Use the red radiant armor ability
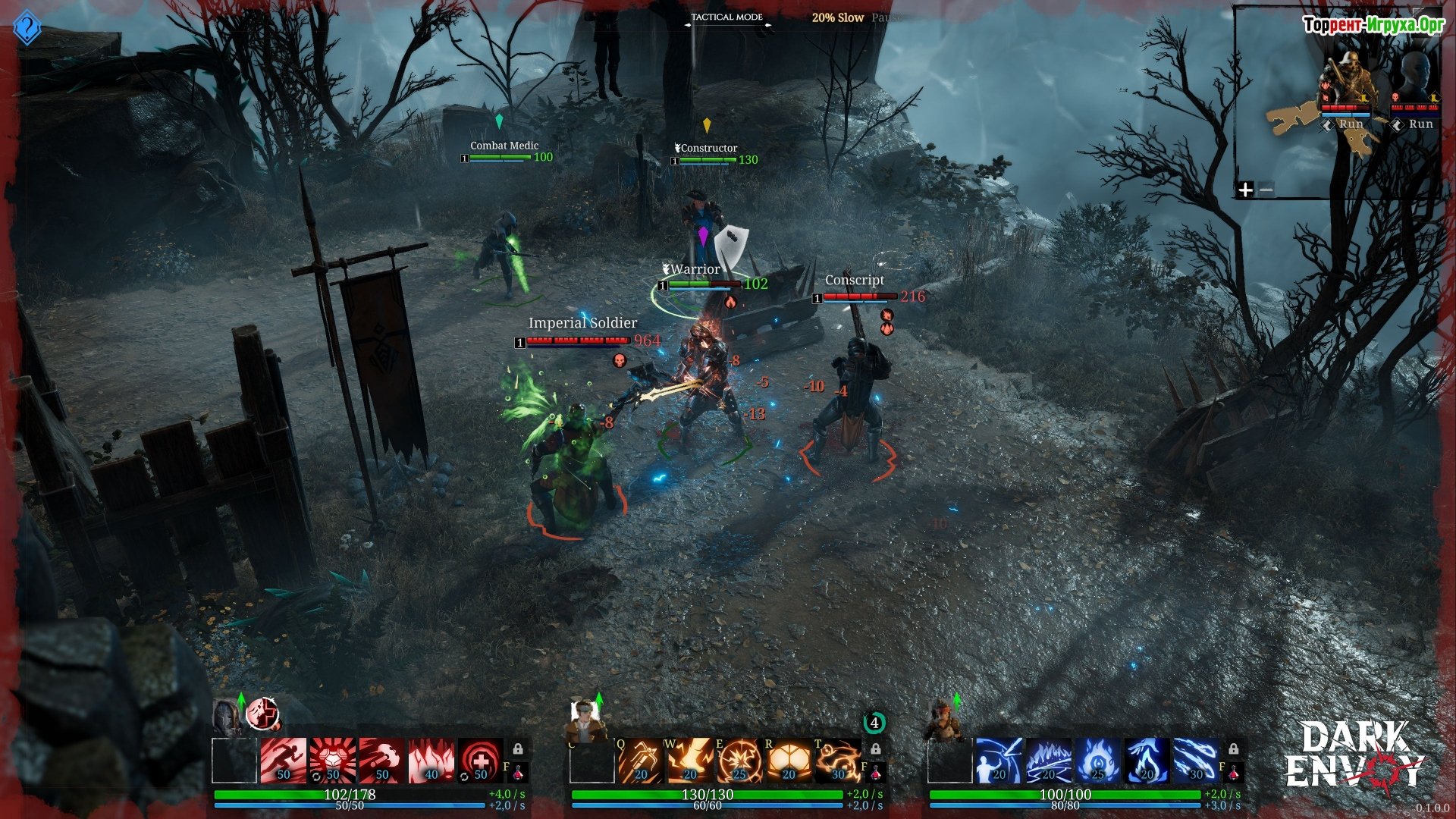 (x=333, y=761)
